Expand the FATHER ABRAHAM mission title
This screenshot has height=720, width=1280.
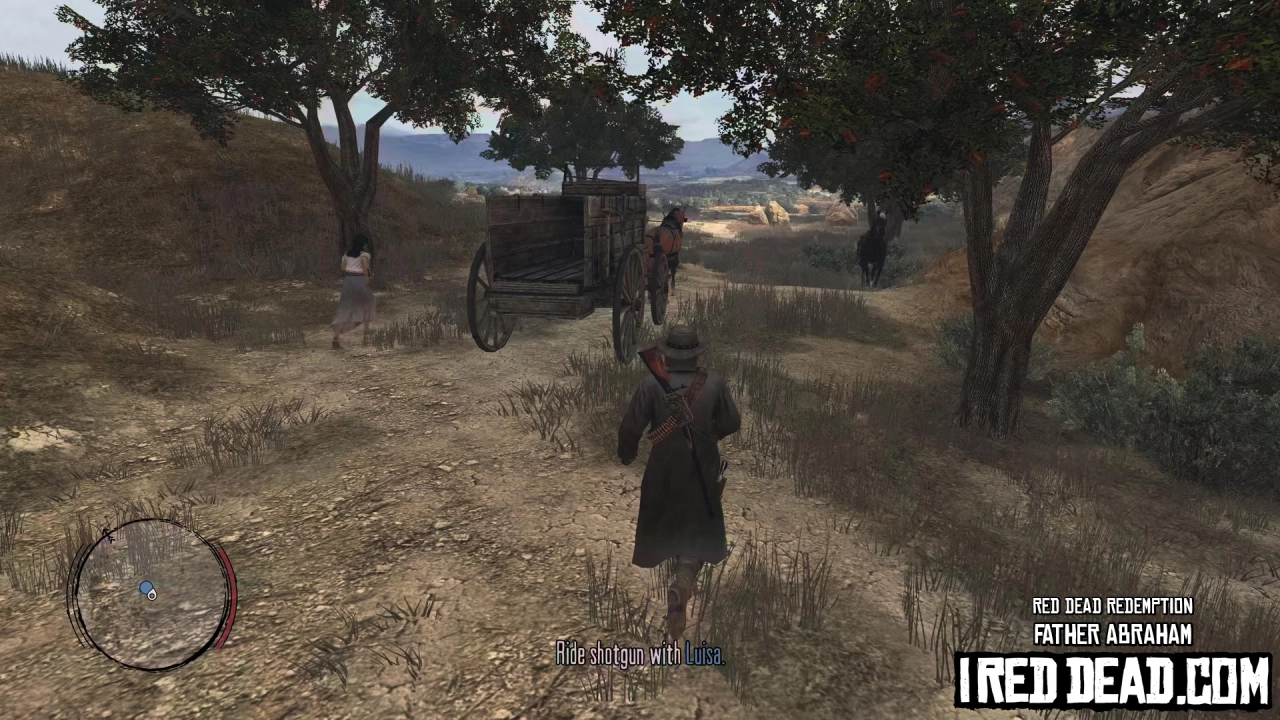1113,633
